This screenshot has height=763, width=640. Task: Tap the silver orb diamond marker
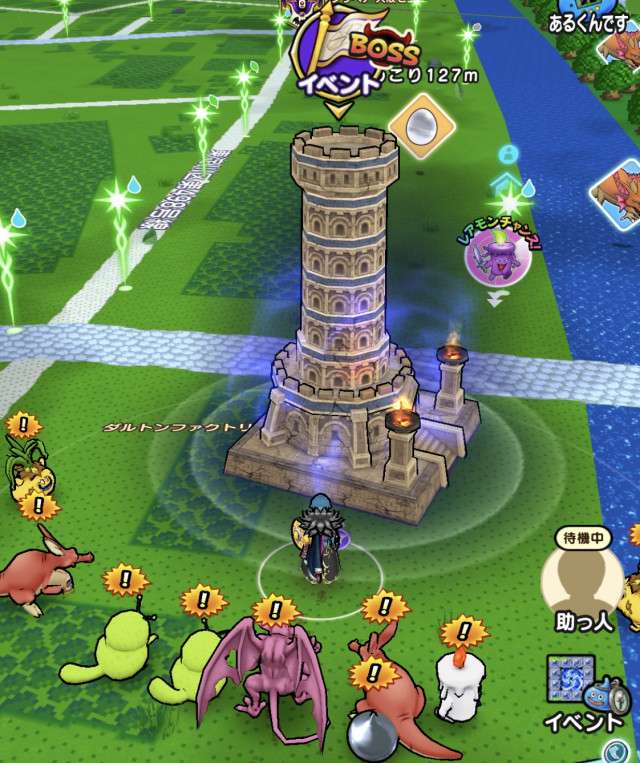422,124
